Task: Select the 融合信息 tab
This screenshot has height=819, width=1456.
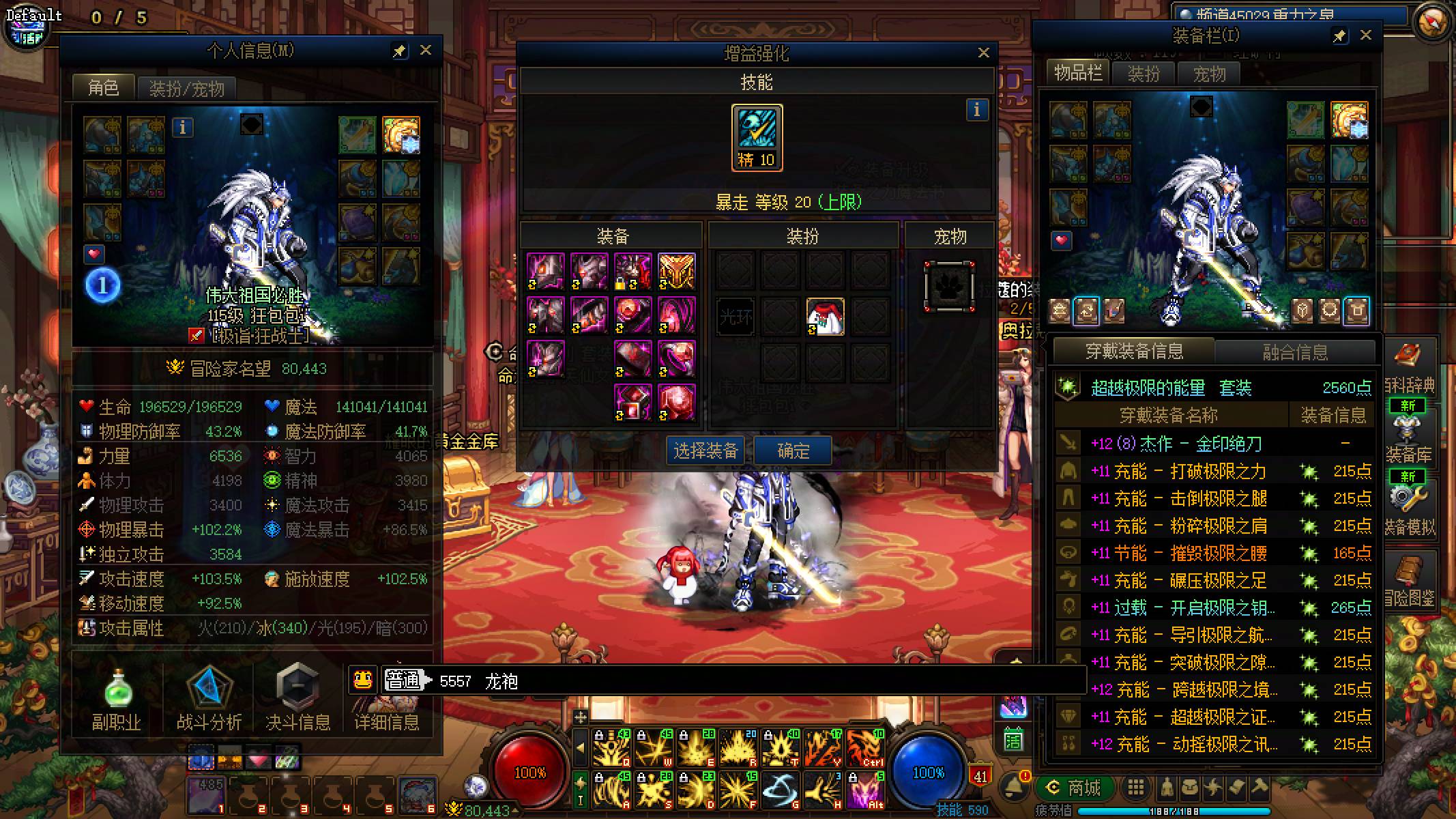Action: (x=1295, y=352)
